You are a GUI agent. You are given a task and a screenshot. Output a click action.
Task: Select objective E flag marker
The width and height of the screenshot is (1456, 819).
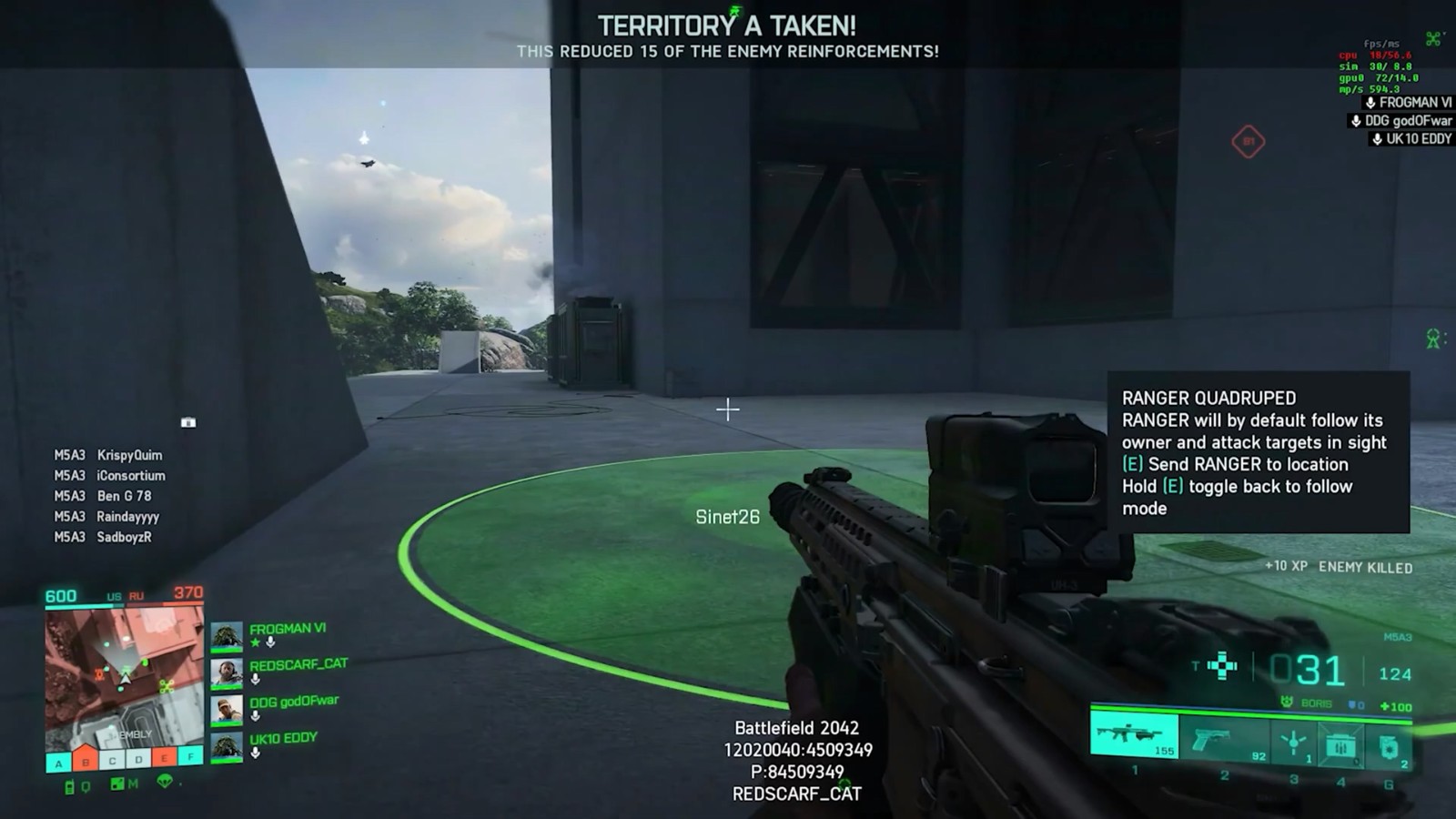[x=165, y=757]
